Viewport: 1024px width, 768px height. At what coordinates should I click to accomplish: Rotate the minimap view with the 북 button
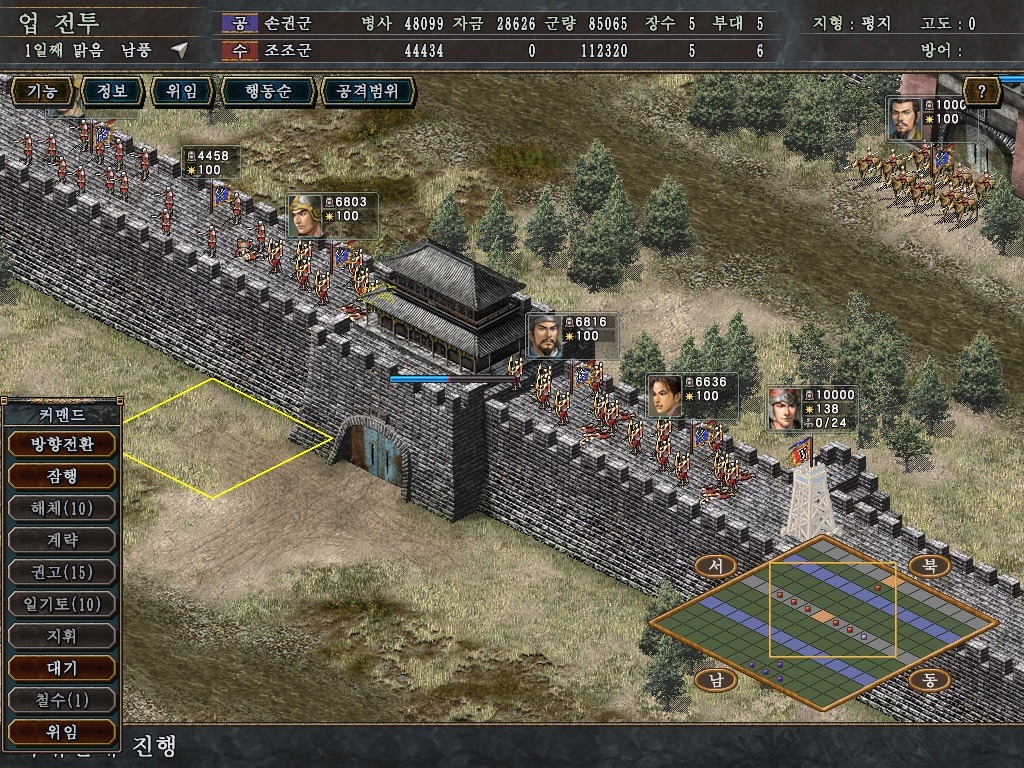(929, 566)
